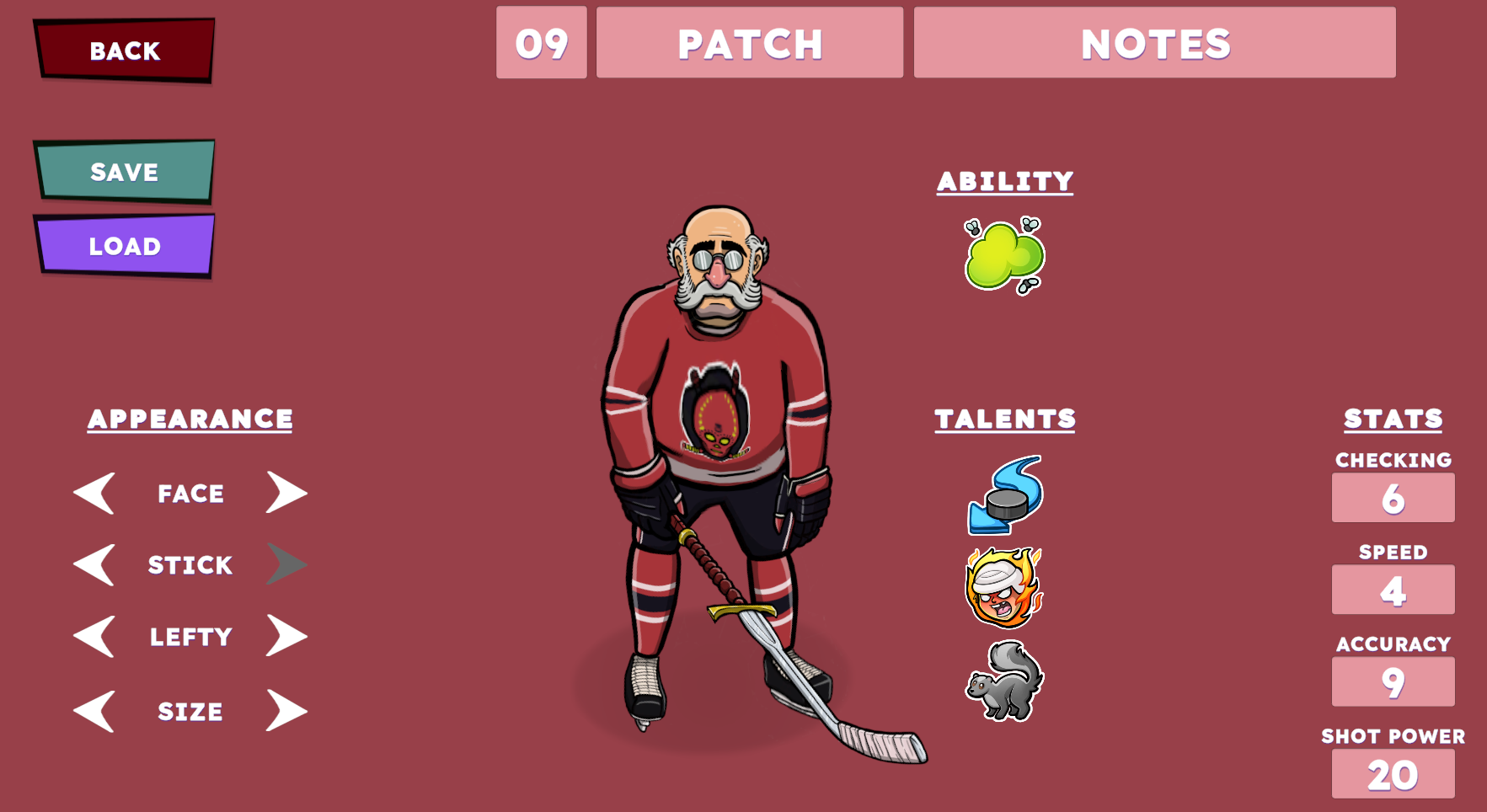Load a saved character
1487x812 pixels.
pyautogui.click(x=124, y=245)
